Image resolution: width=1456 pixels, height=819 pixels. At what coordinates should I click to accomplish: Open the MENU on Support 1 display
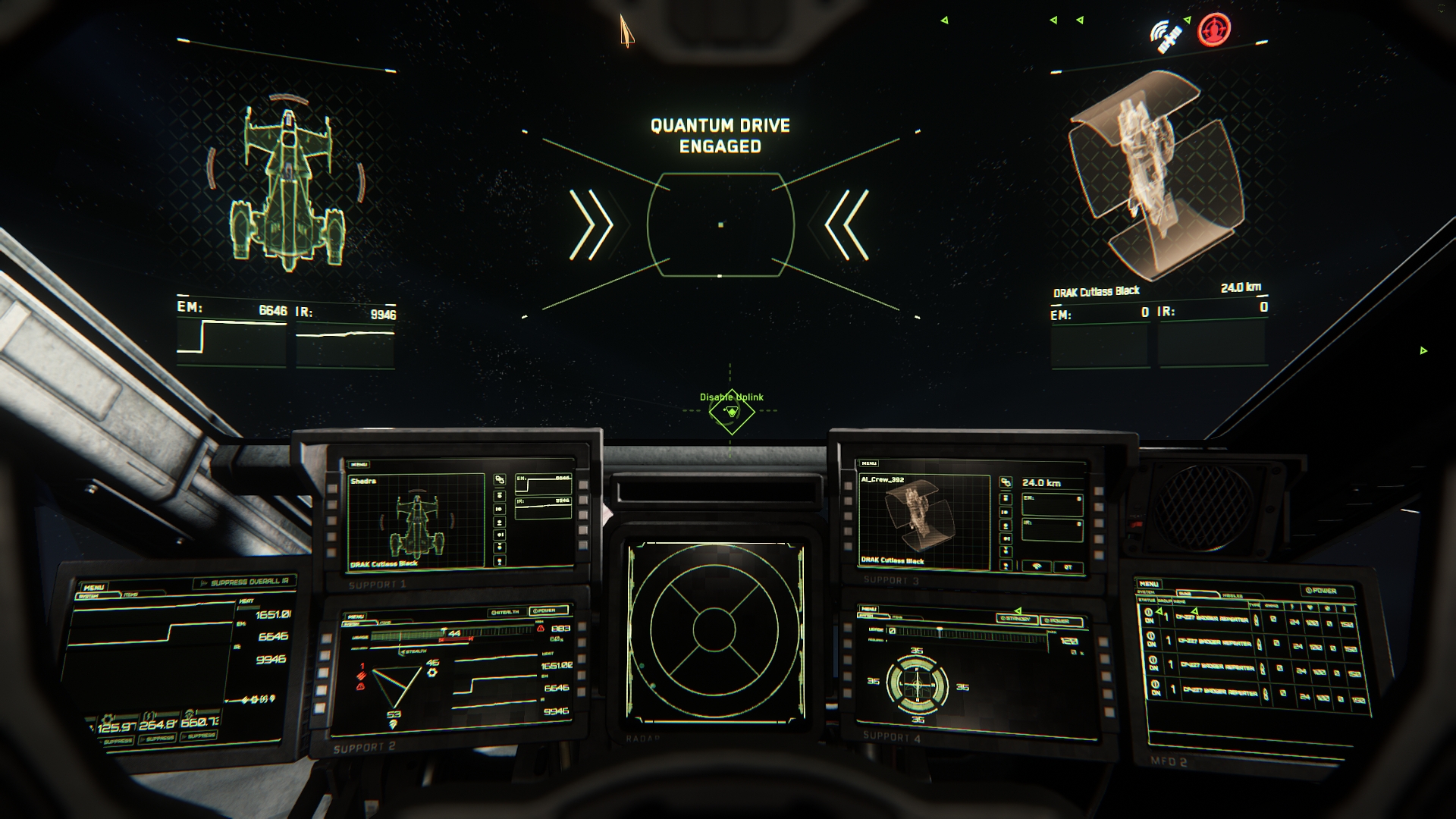pos(359,464)
